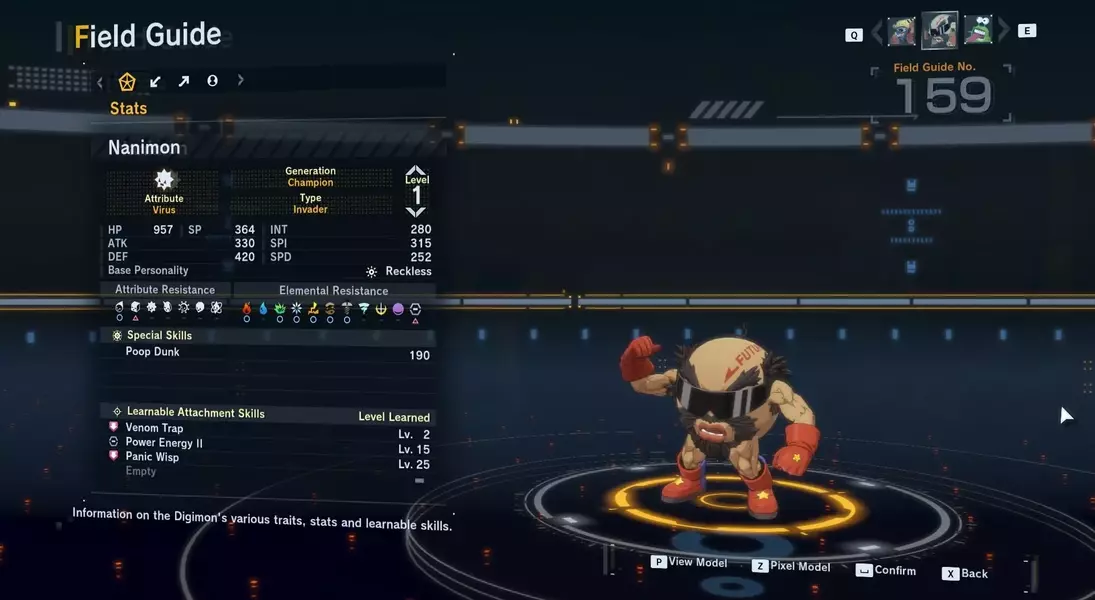The height and width of the screenshot is (600, 1095).
Task: Click the left arrow beside the tab icons
Action: 100,82
